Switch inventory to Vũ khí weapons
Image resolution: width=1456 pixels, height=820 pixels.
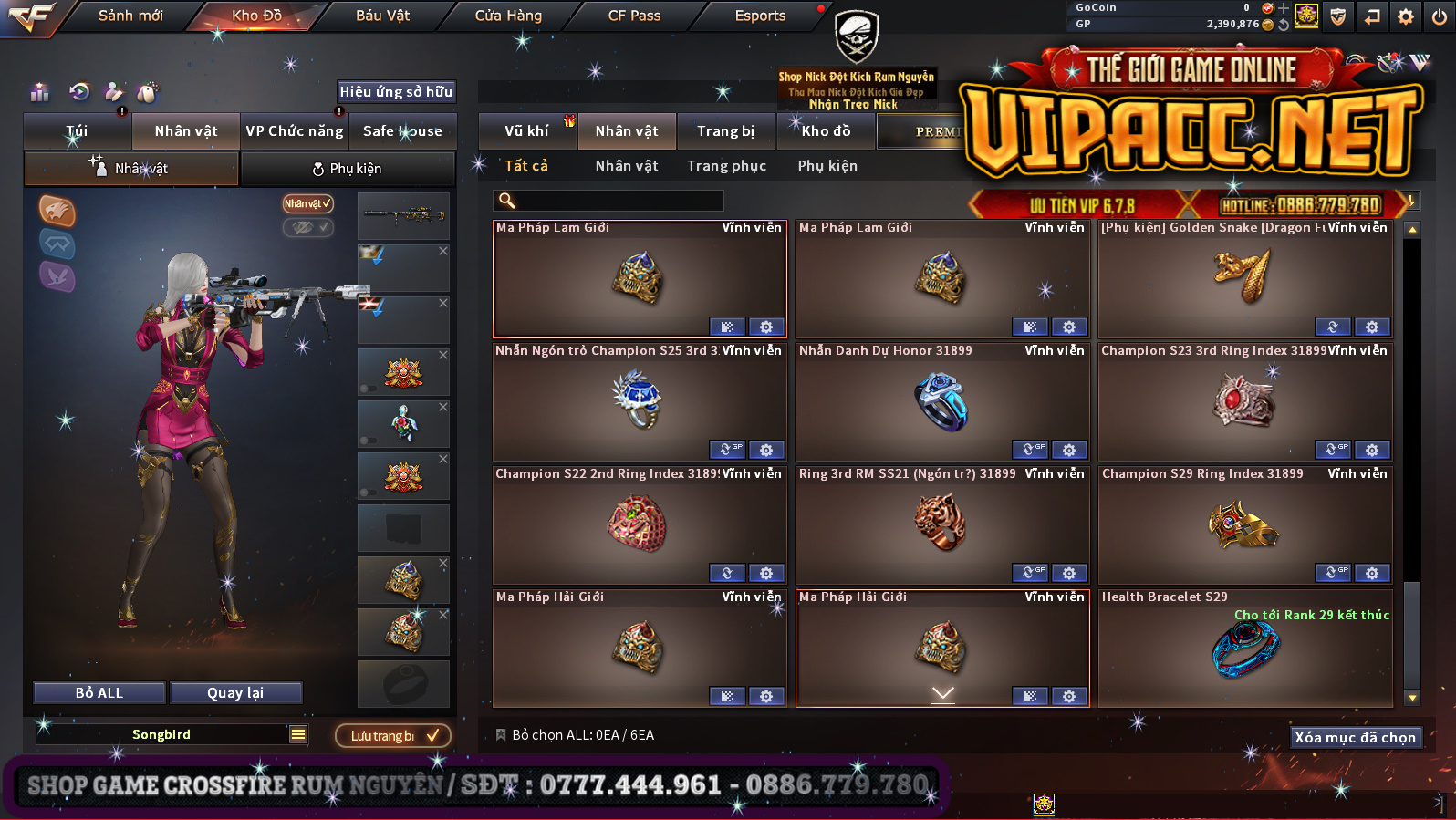pyautogui.click(x=526, y=131)
